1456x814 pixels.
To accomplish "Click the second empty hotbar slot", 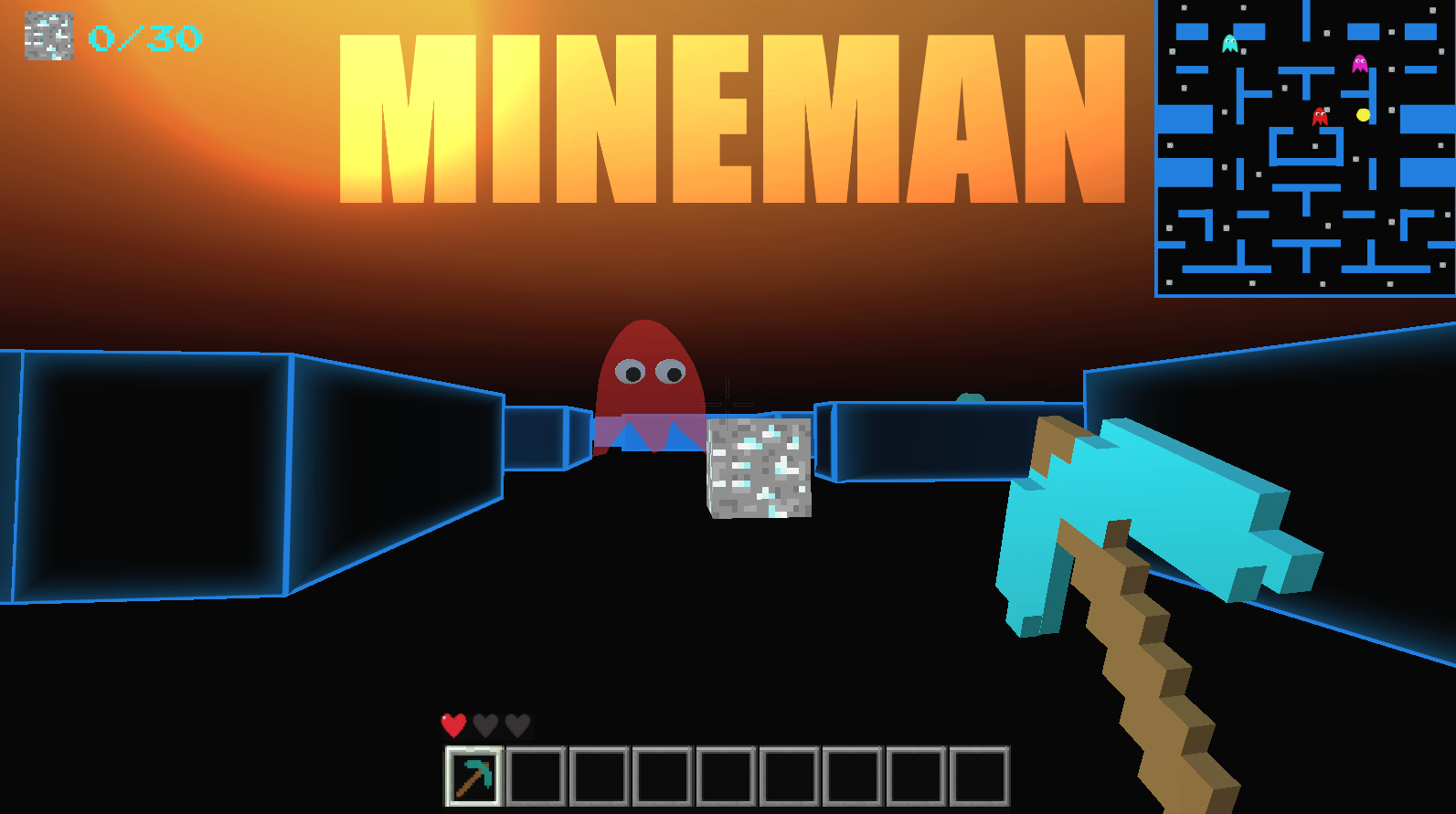I will pos(536,775).
